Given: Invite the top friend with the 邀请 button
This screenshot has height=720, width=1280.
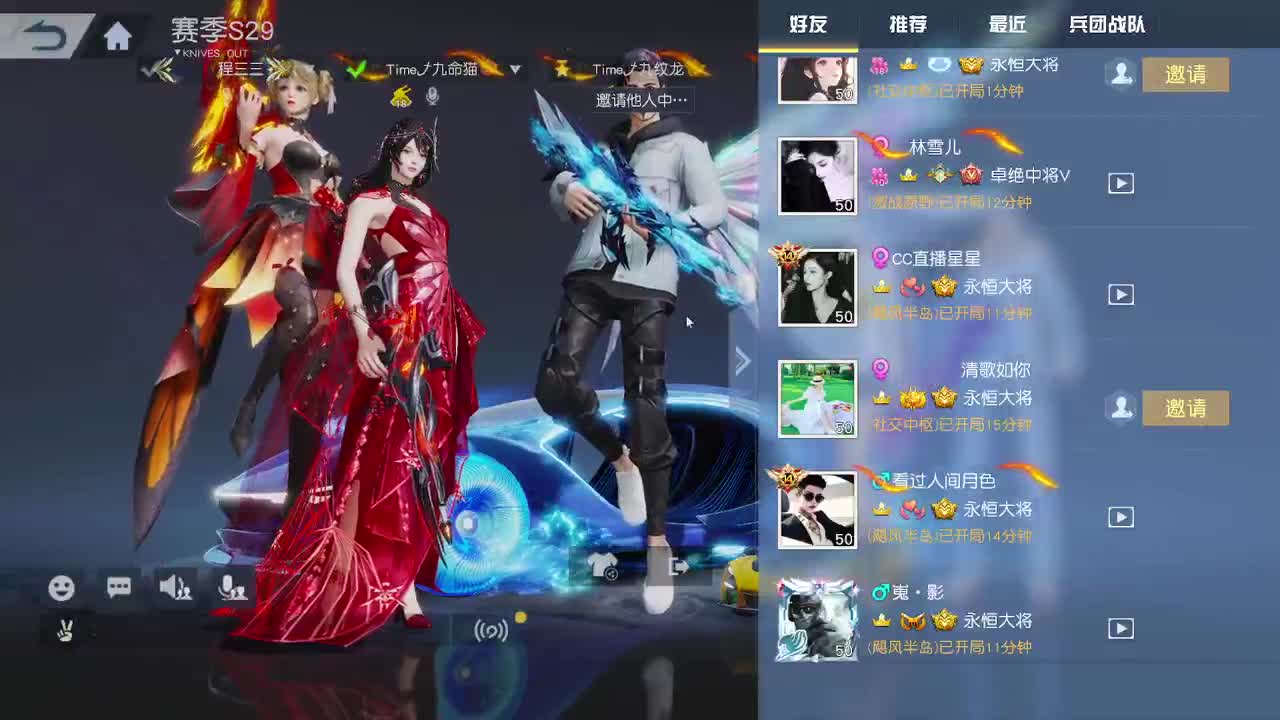Looking at the screenshot, I should click(x=1185, y=74).
